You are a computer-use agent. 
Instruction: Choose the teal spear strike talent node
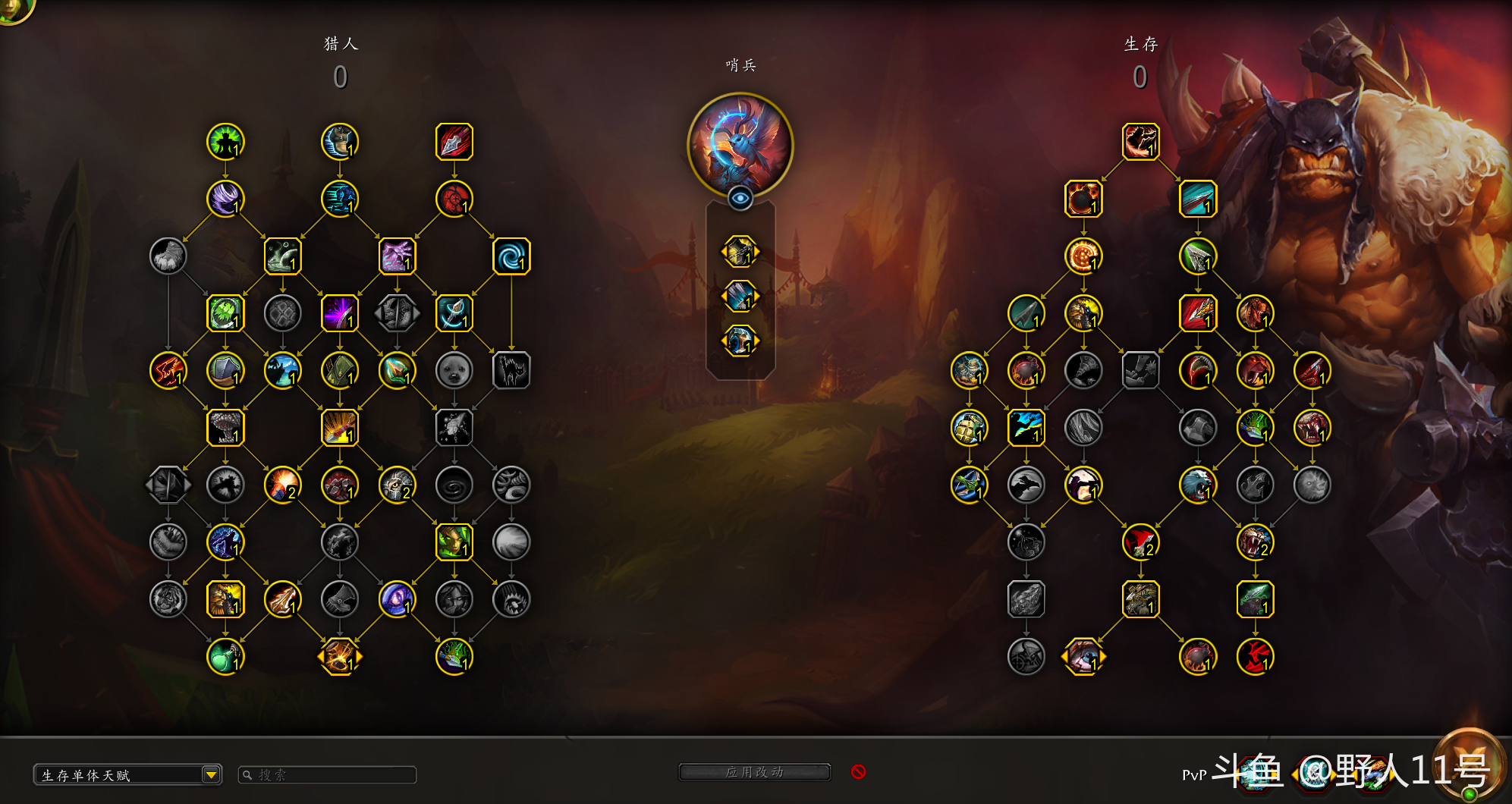click(x=1198, y=199)
